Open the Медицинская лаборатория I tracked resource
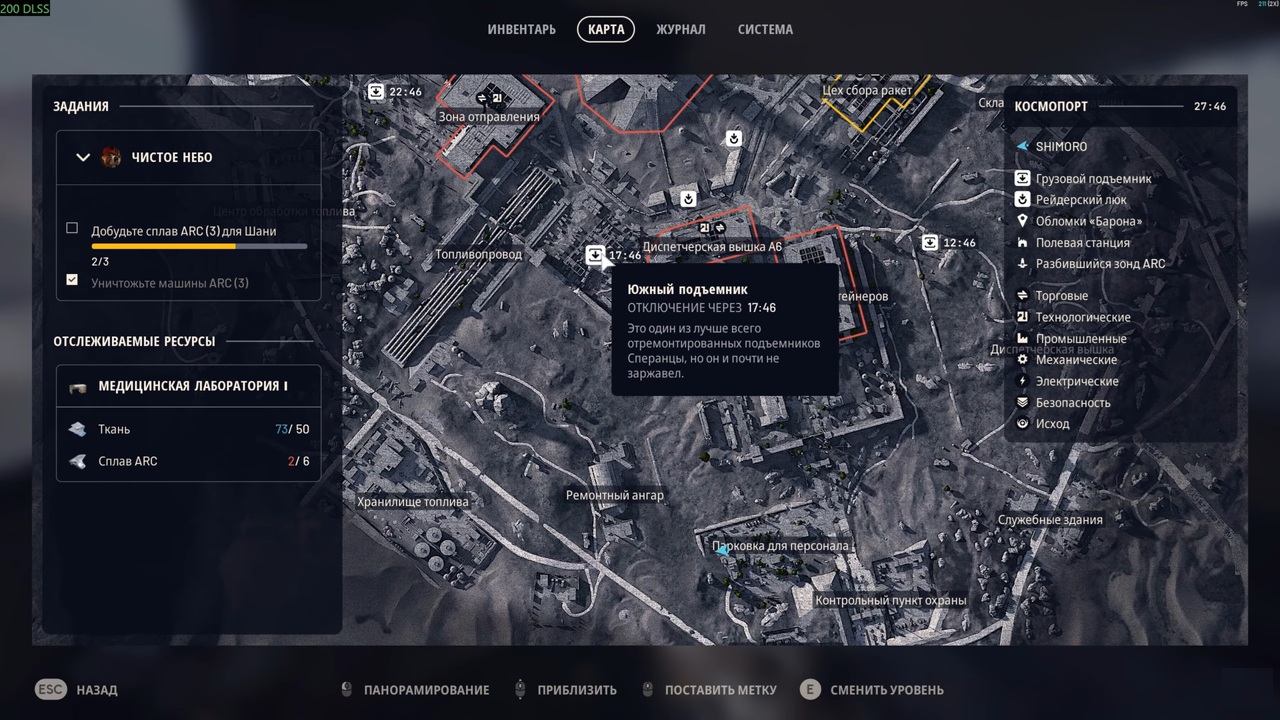1280x720 pixels. click(192, 386)
